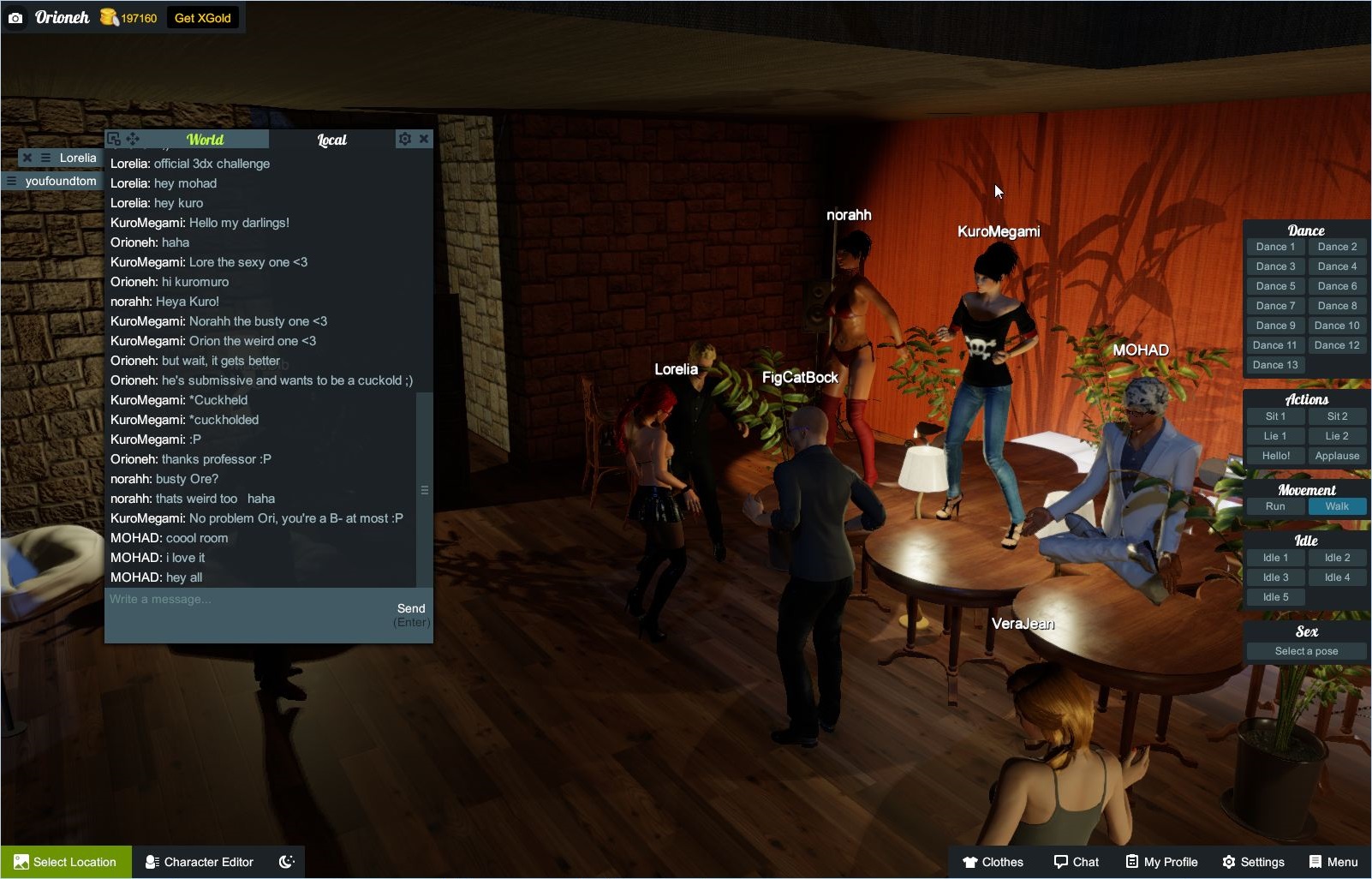
Task: Enable Walk movement mode
Action: point(1337,506)
